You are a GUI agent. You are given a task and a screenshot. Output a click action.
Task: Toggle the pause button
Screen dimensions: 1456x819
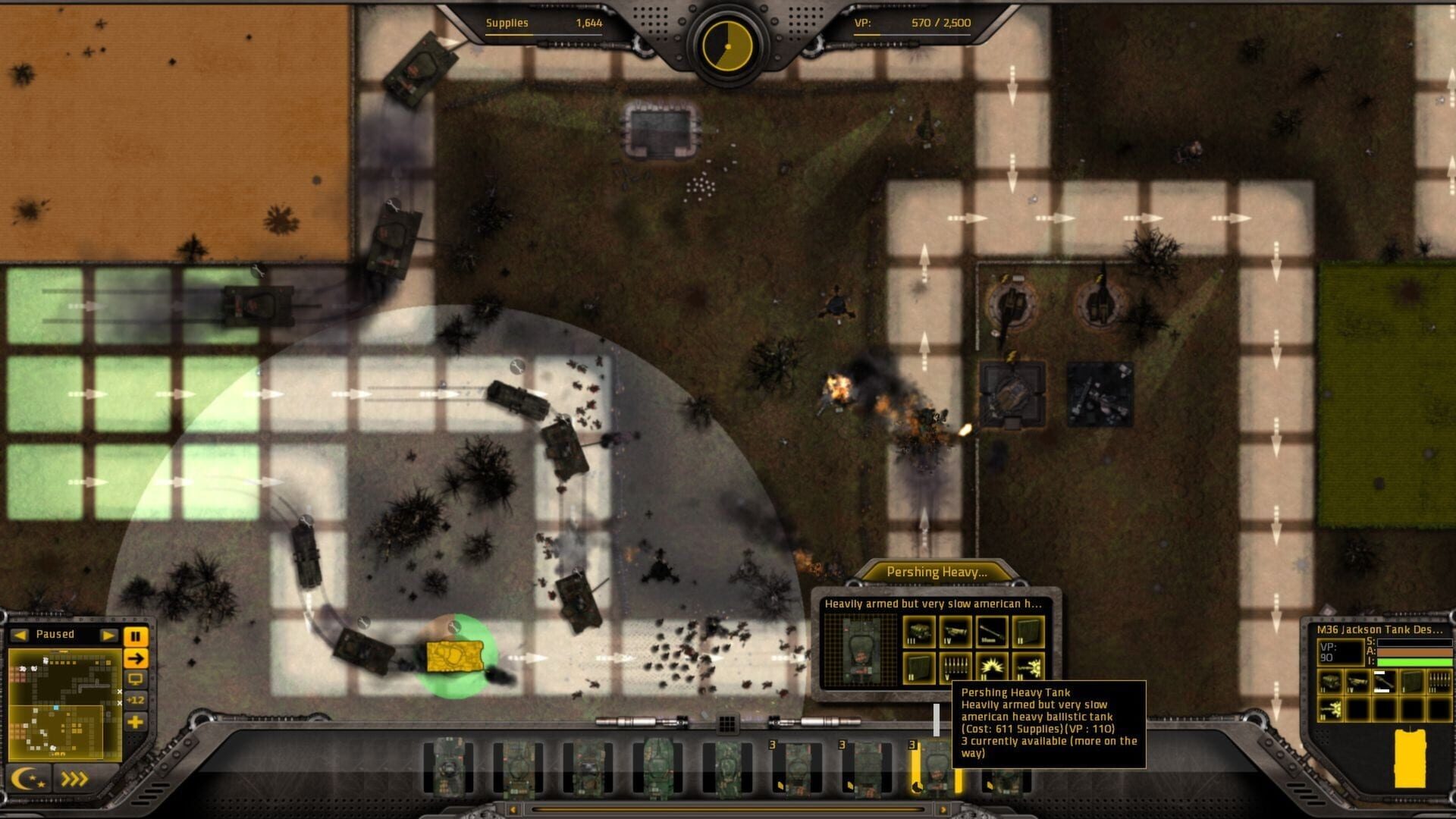point(136,635)
